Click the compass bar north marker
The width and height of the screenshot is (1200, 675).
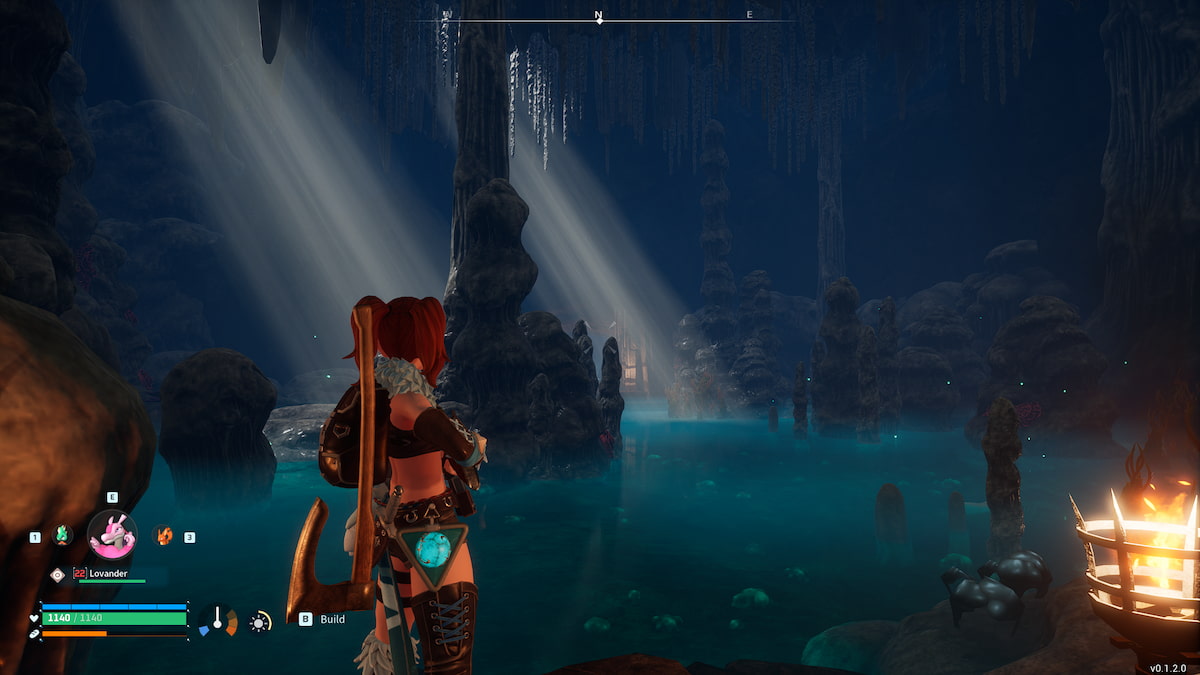click(x=599, y=17)
